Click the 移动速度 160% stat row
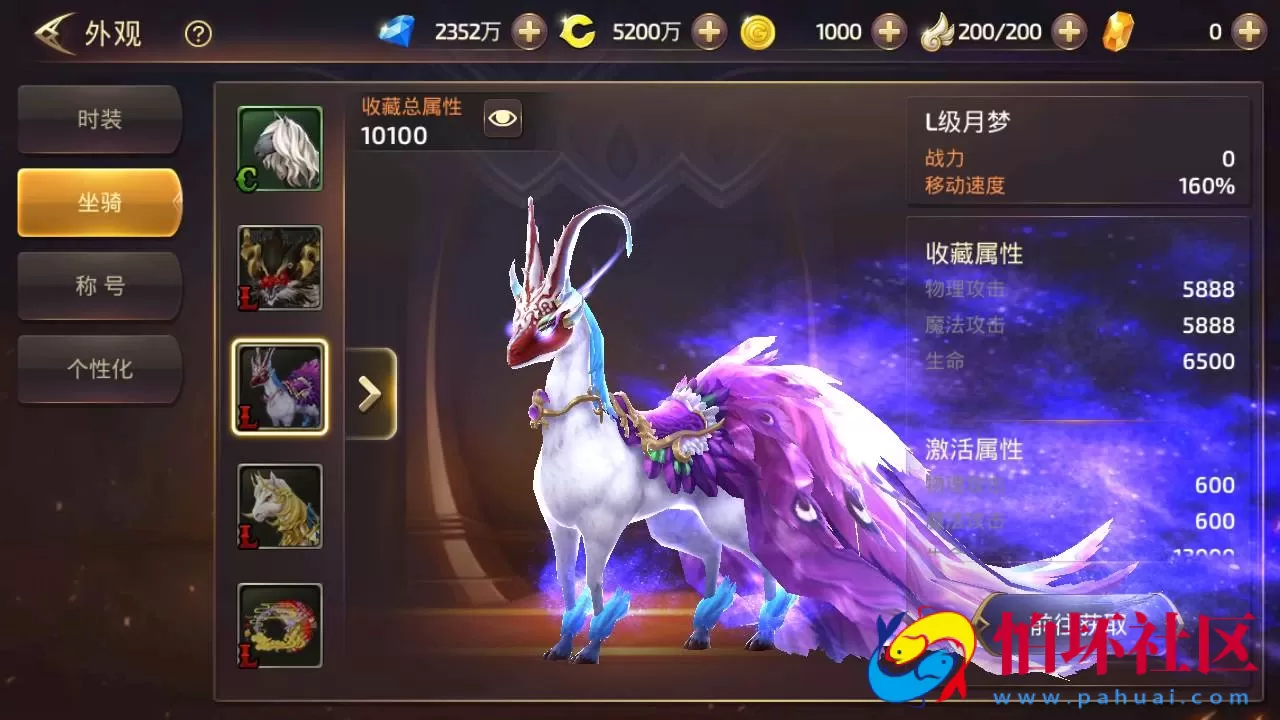Screen dimensions: 1280x720 1078,185
